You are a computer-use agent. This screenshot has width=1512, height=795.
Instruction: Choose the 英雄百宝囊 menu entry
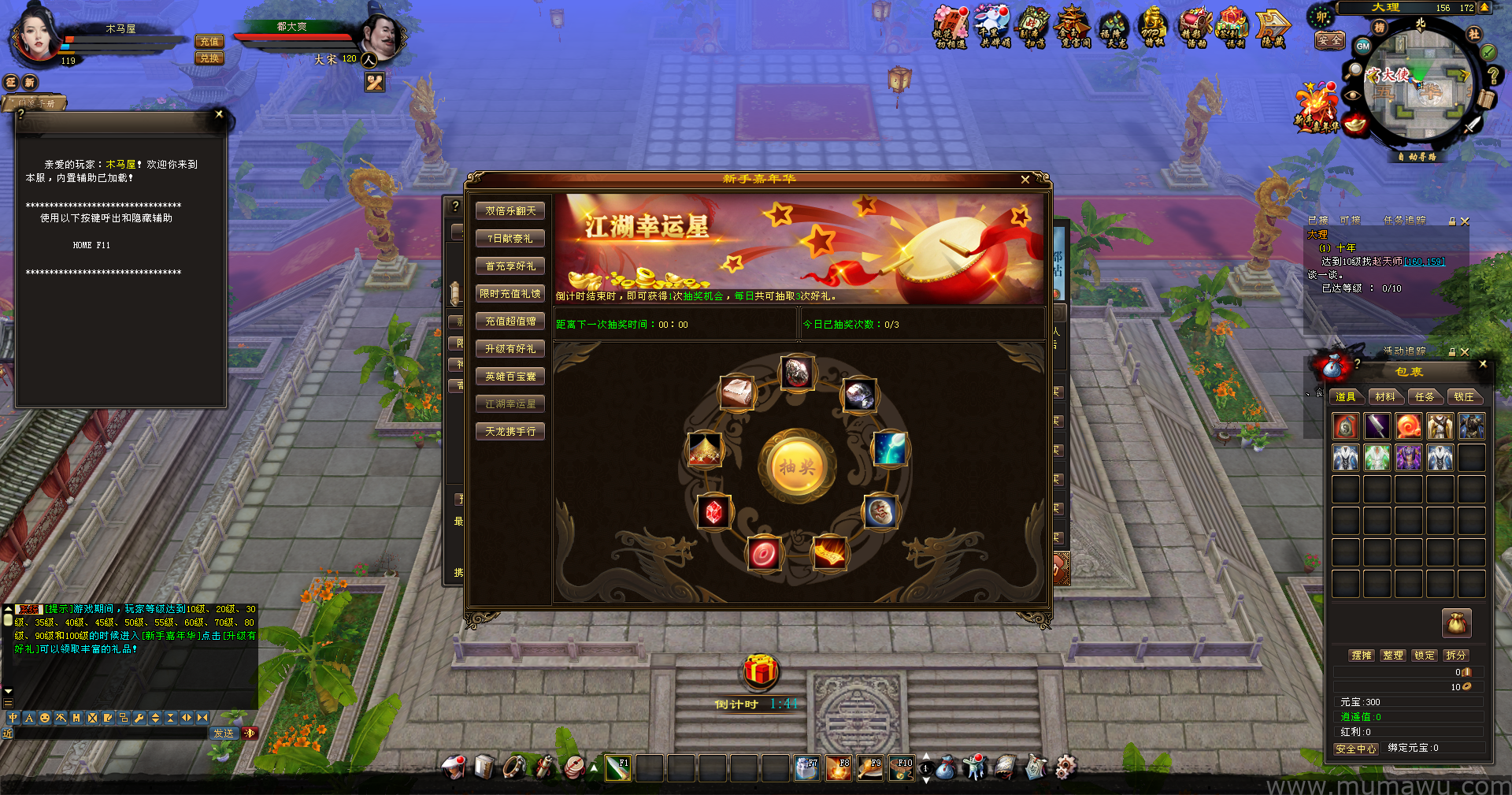tap(510, 377)
